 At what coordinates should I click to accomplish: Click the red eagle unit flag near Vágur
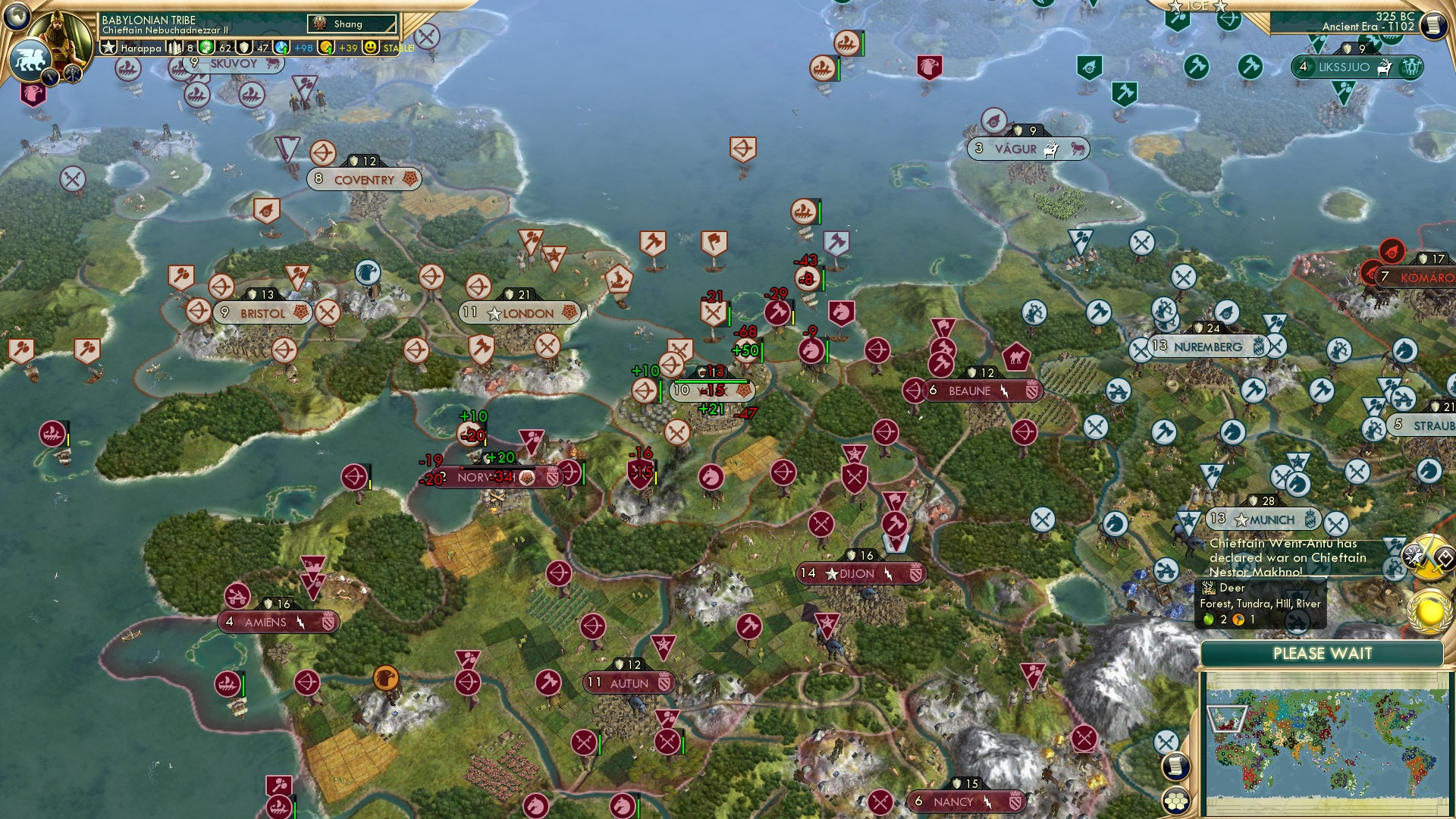[x=930, y=67]
